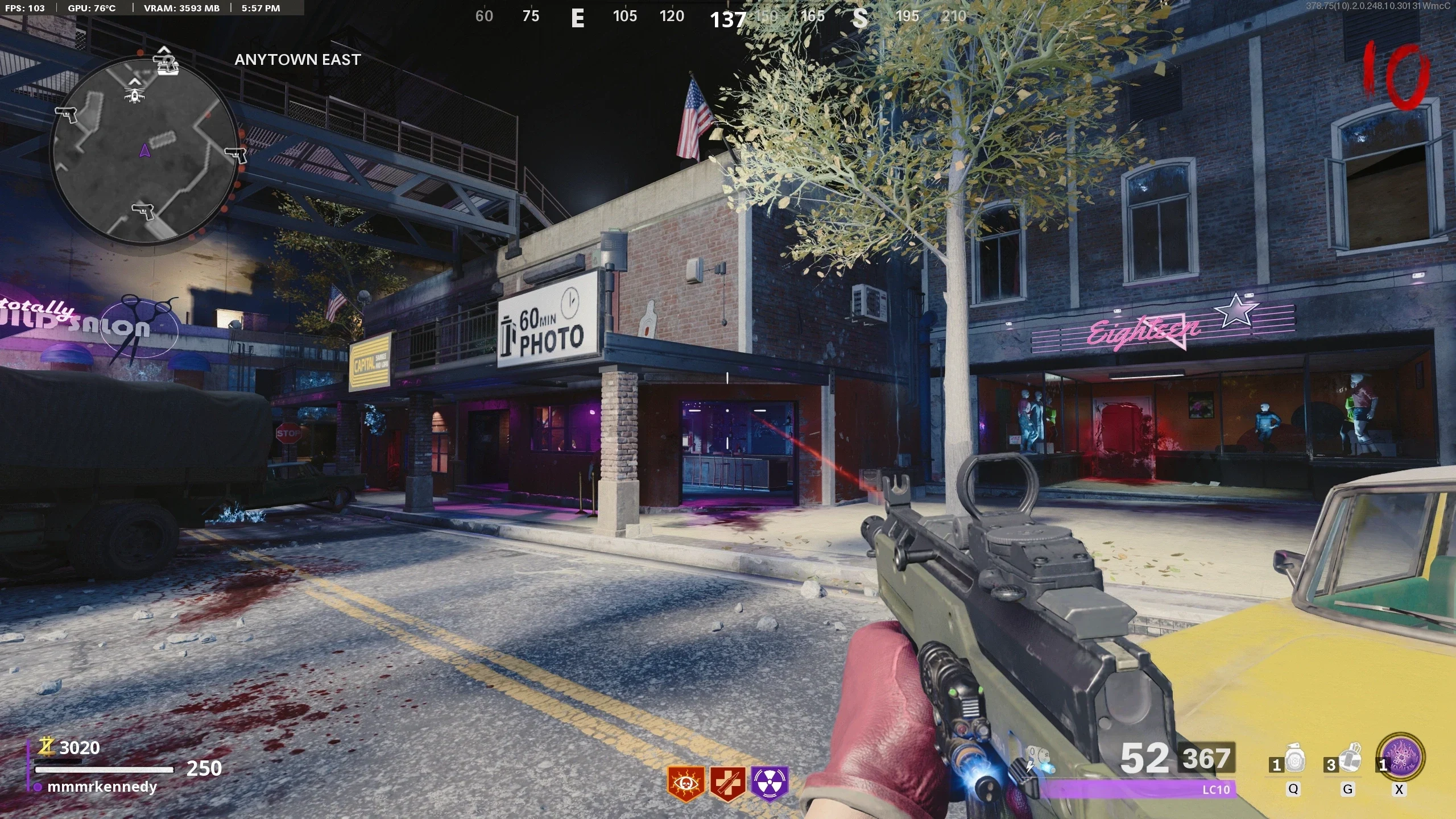
Task: Select the purple Elemental Pop perk icon
Action: coord(770,783)
